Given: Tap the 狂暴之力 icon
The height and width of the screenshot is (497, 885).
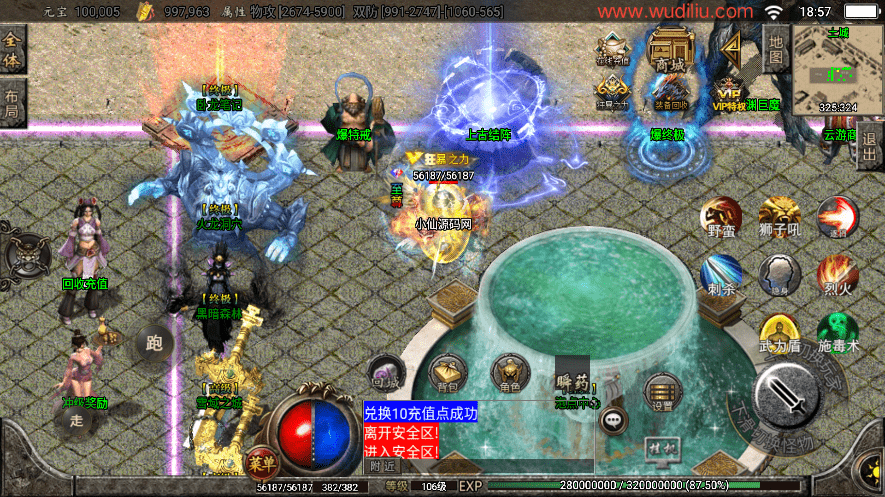Looking at the screenshot, I should (x=613, y=92).
